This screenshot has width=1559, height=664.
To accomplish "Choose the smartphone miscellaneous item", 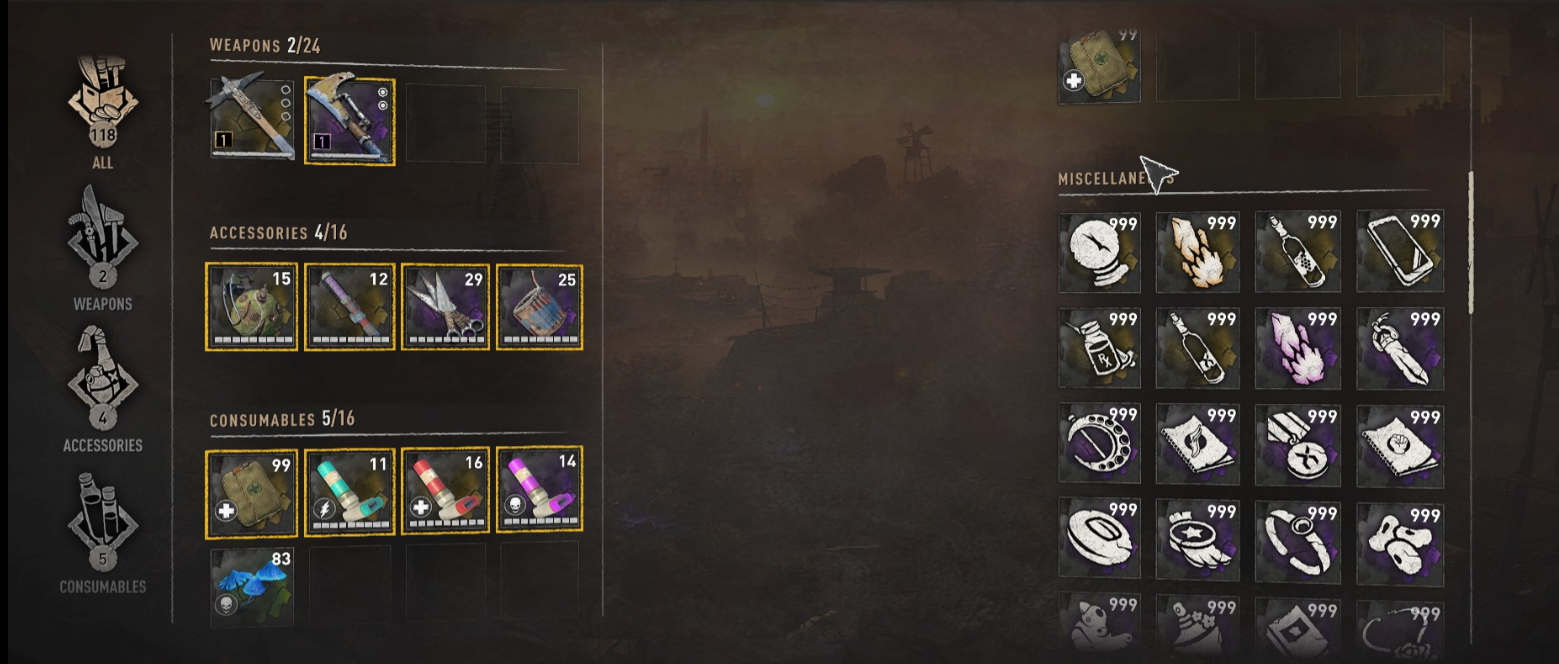I will [1399, 251].
